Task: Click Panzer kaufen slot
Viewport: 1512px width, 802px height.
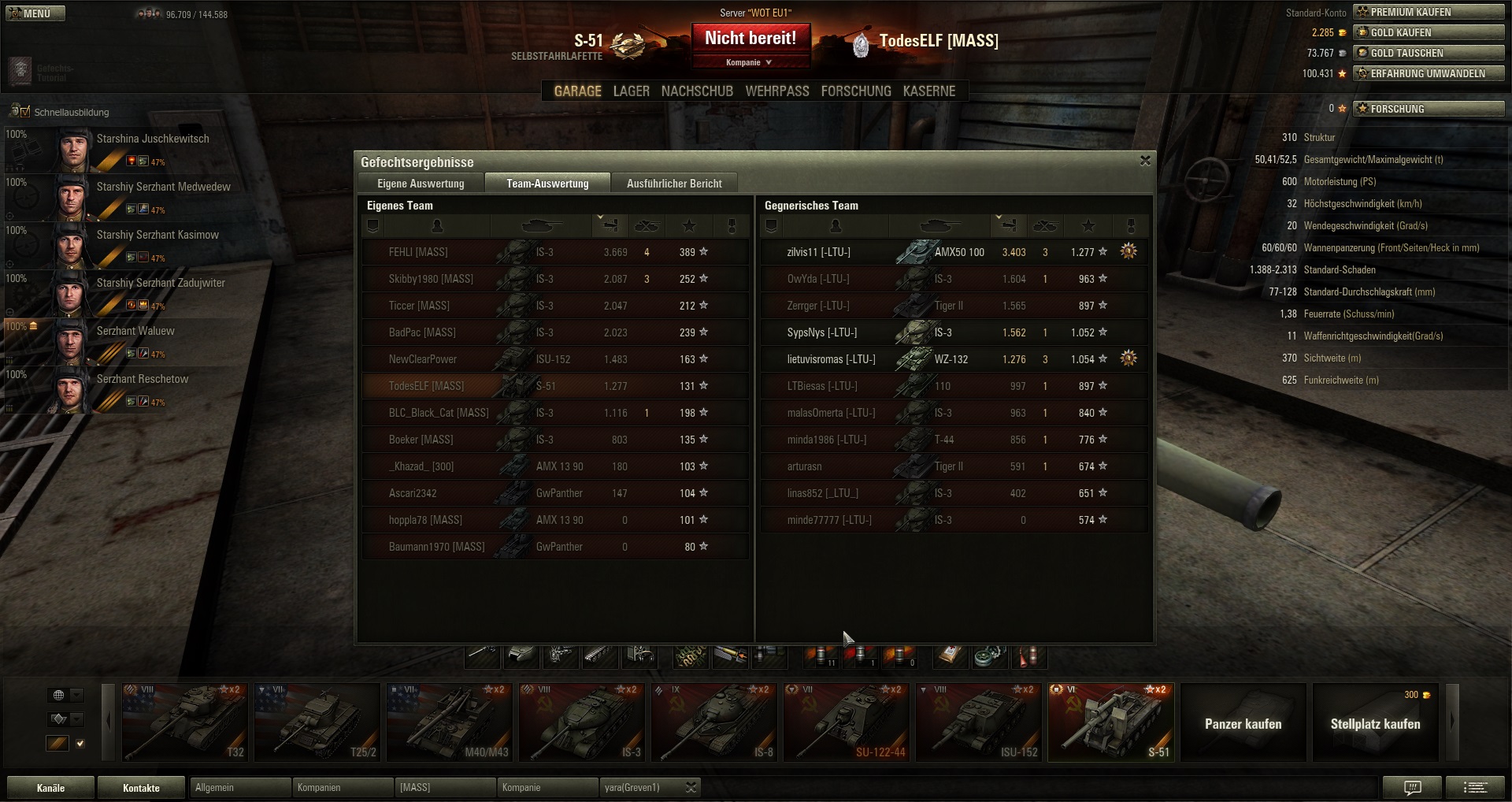Action: 1243,723
